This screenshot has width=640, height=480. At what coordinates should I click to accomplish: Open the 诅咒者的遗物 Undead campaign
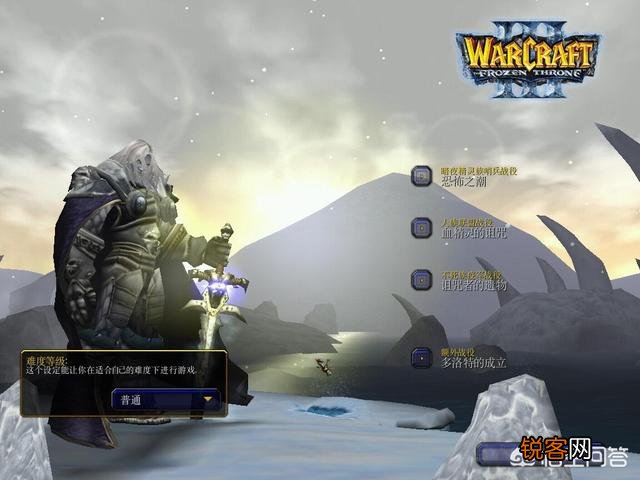(x=423, y=280)
